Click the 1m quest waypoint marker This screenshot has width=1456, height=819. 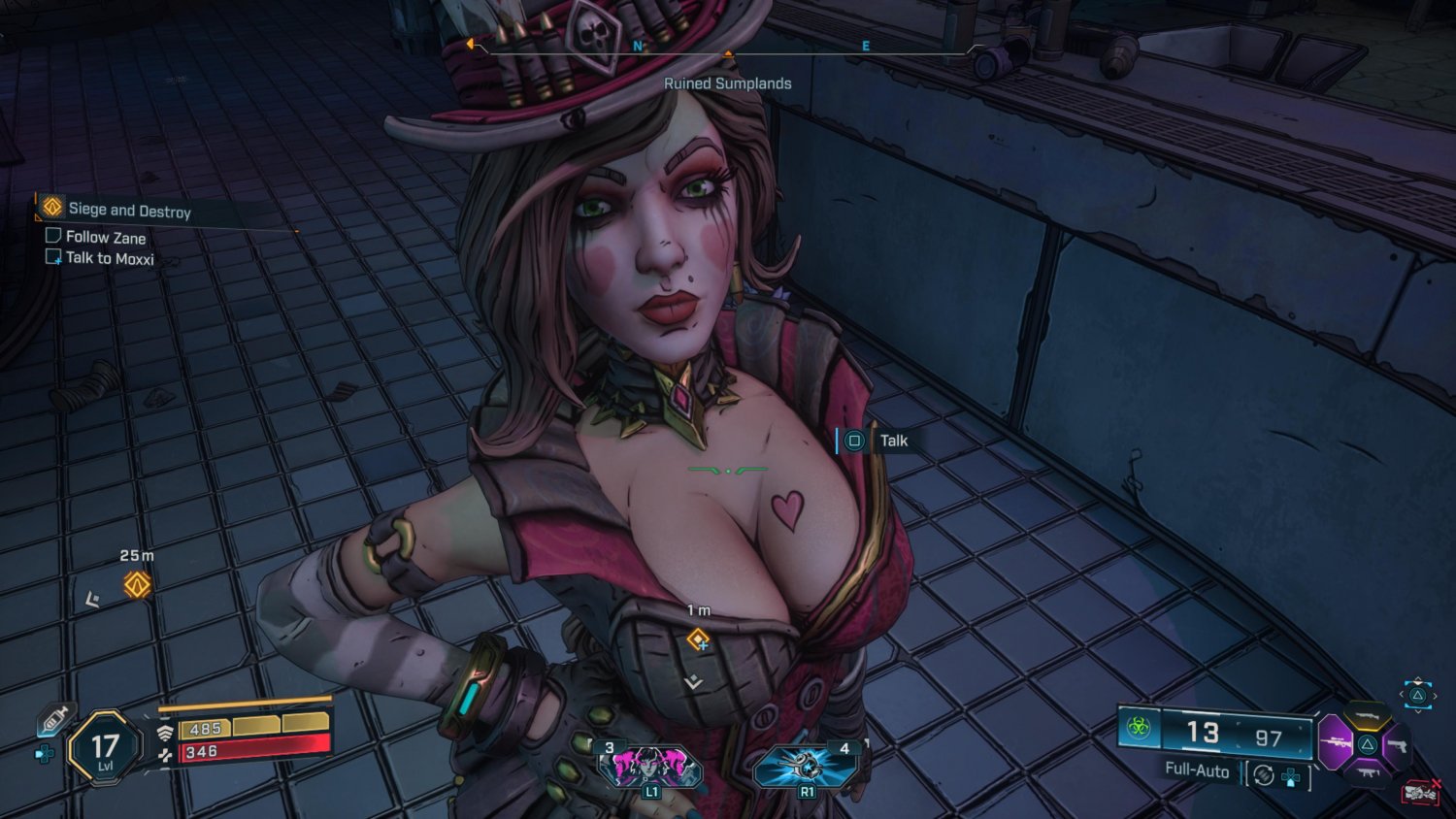point(699,639)
